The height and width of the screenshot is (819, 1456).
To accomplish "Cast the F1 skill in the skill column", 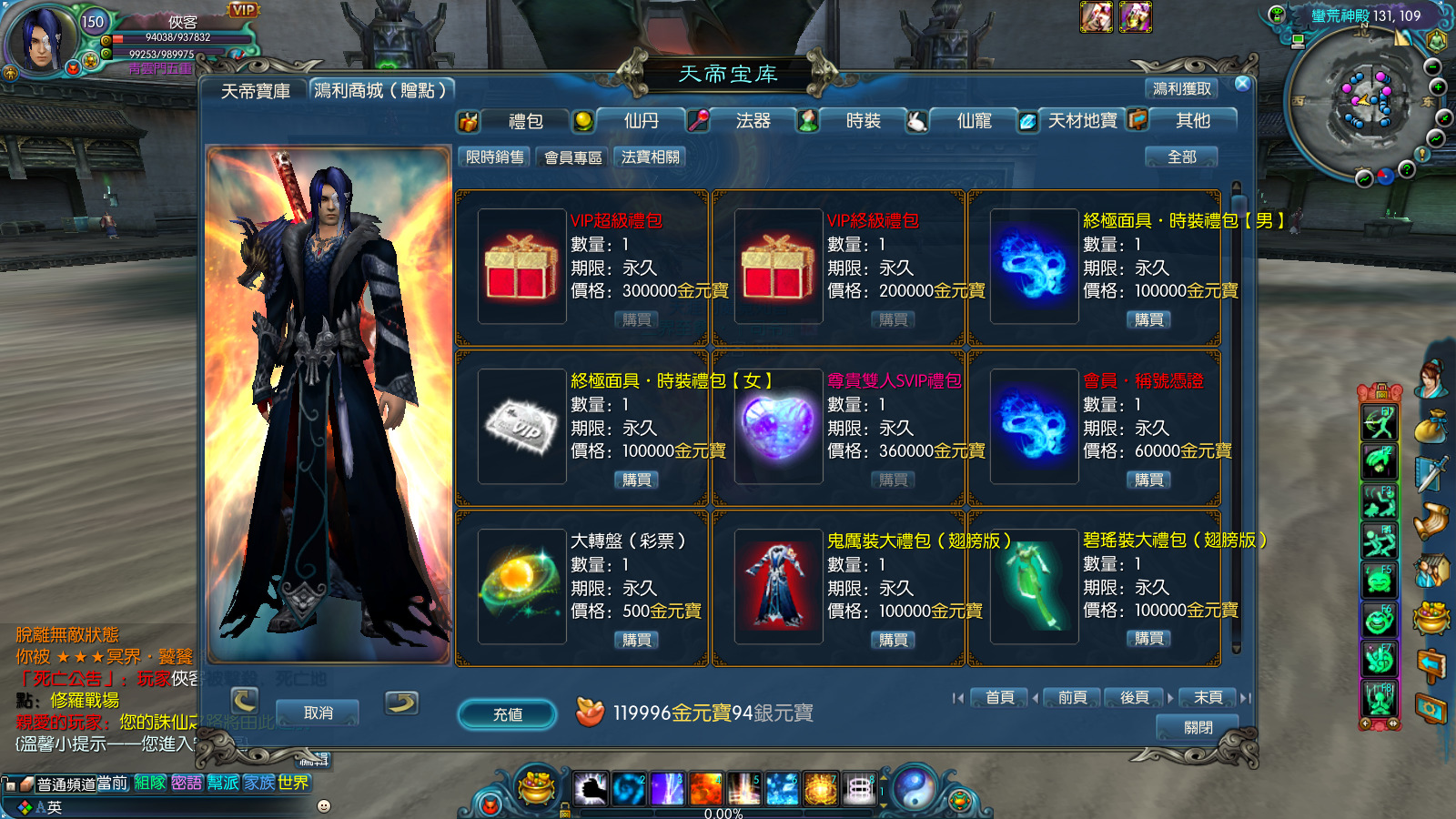I will 1380,424.
